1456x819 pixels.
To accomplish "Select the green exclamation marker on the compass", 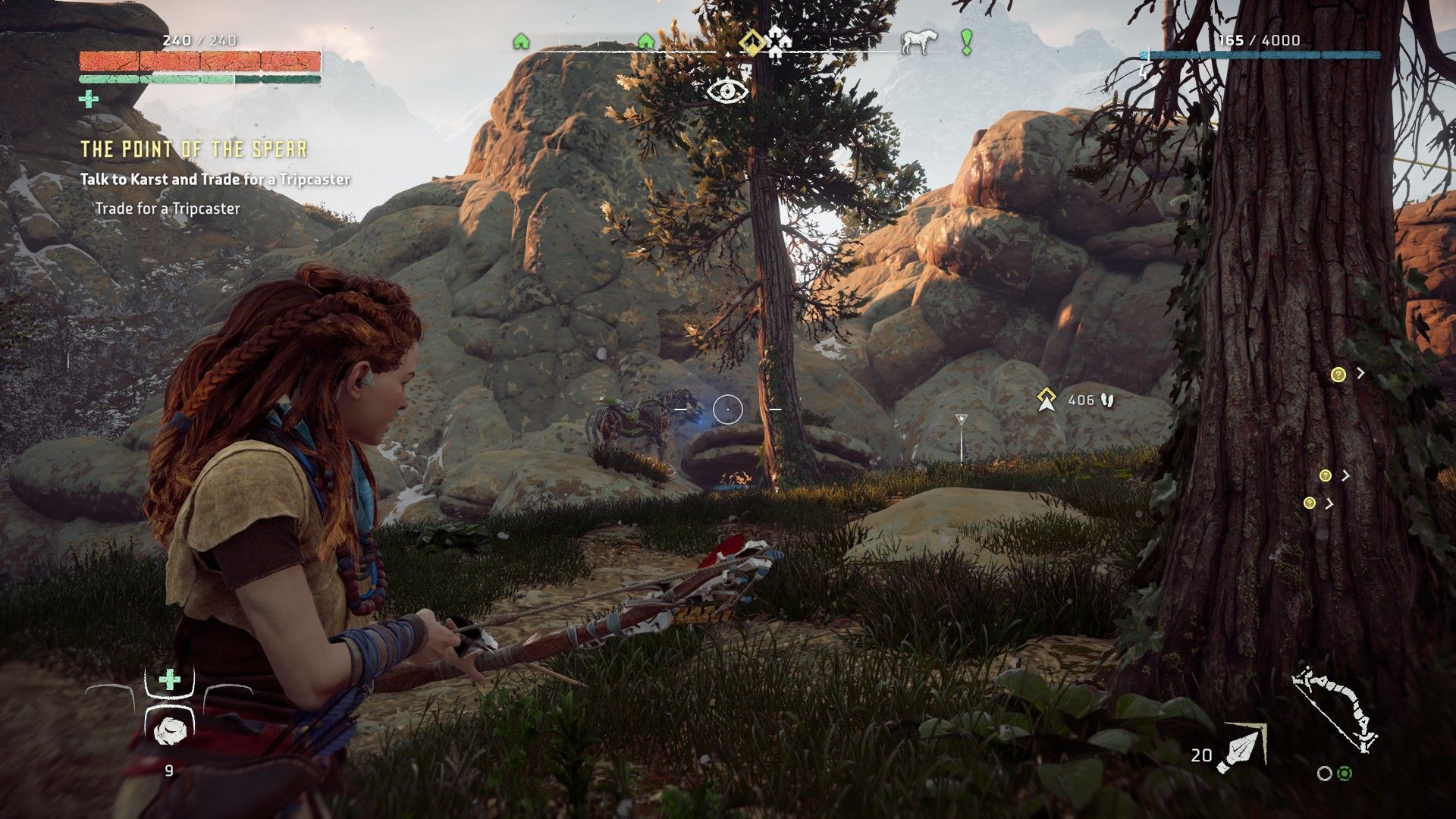I will tap(966, 42).
